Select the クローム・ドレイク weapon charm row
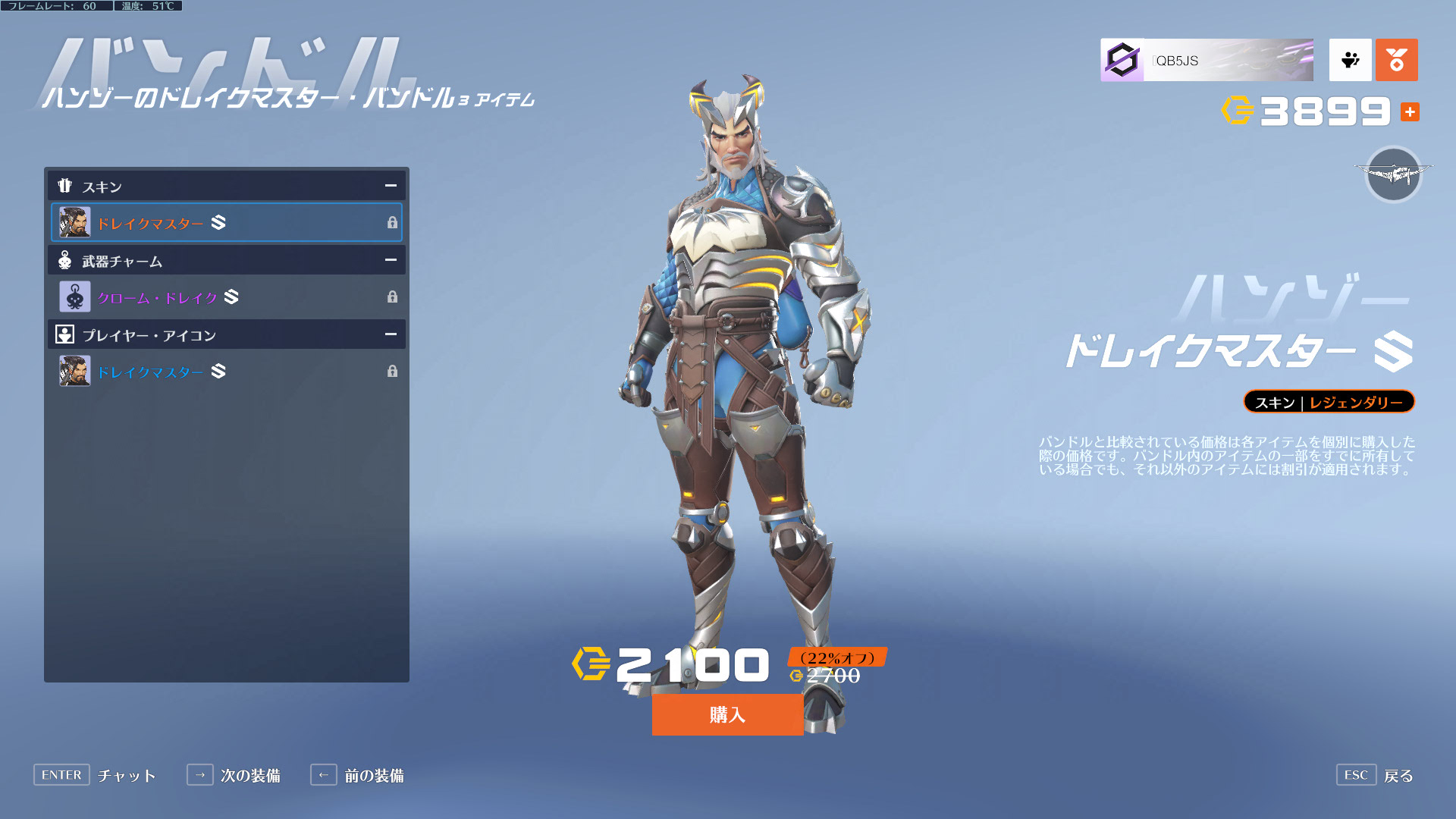The image size is (1456, 819). pos(226,297)
